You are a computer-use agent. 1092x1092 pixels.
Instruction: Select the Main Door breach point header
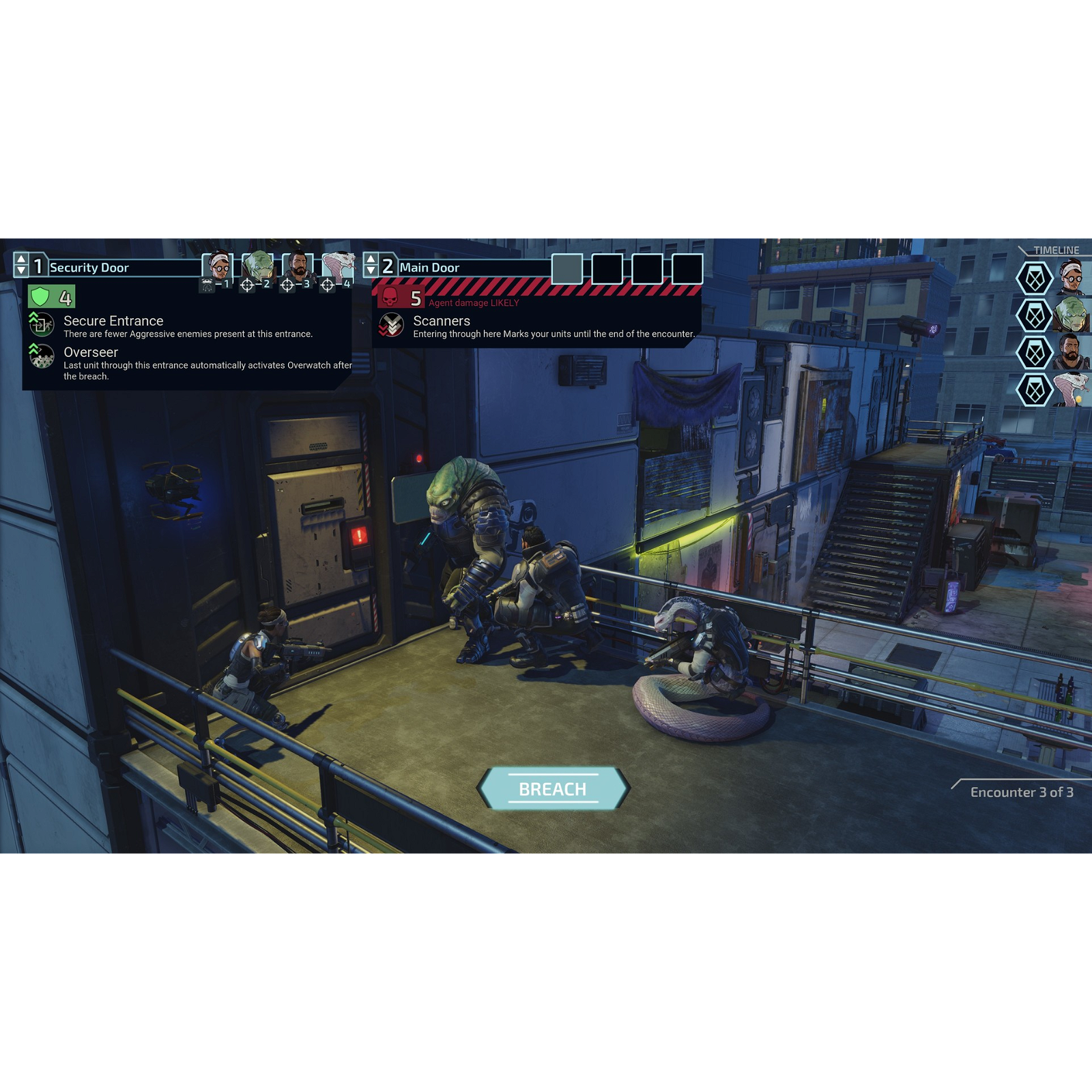pos(430,268)
